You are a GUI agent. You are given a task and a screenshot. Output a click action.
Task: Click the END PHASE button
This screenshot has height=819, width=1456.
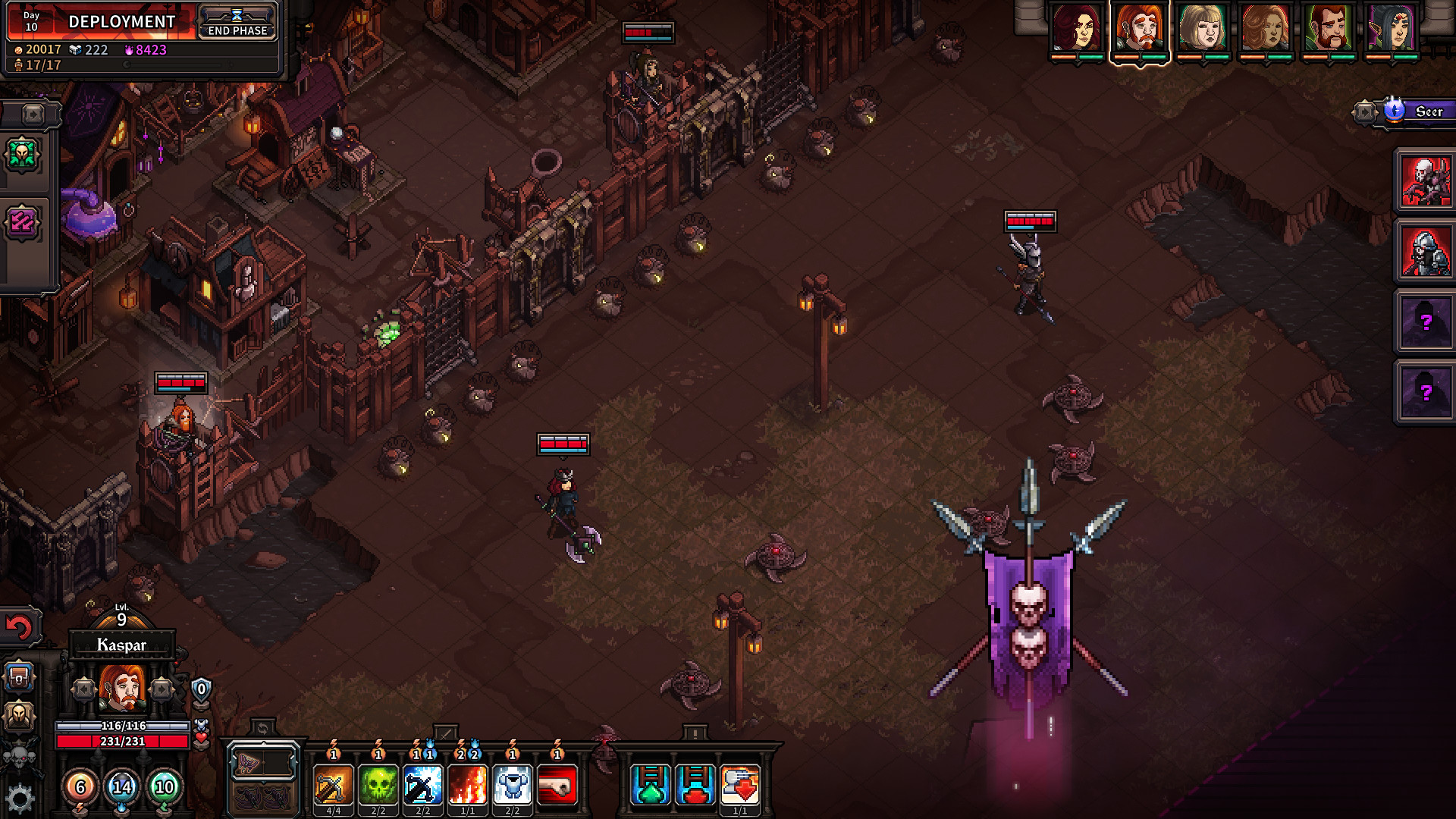pyautogui.click(x=237, y=22)
